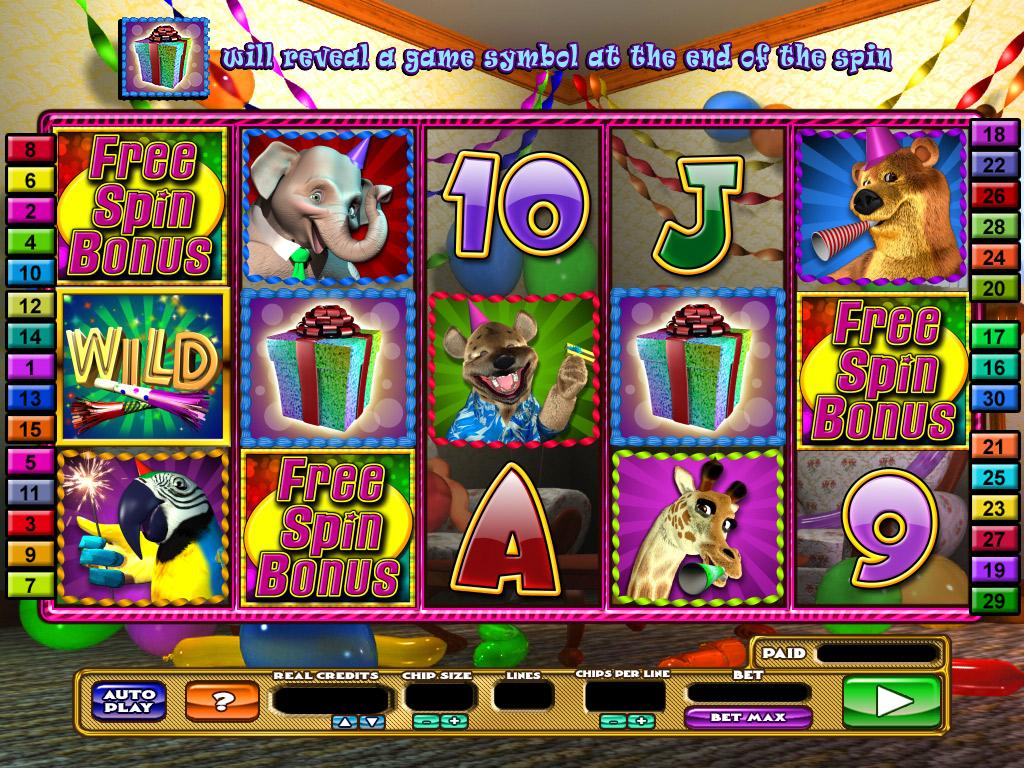This screenshot has height=768, width=1024.
Task: Choose payline 21 marker
Action: pyautogui.click(x=994, y=447)
